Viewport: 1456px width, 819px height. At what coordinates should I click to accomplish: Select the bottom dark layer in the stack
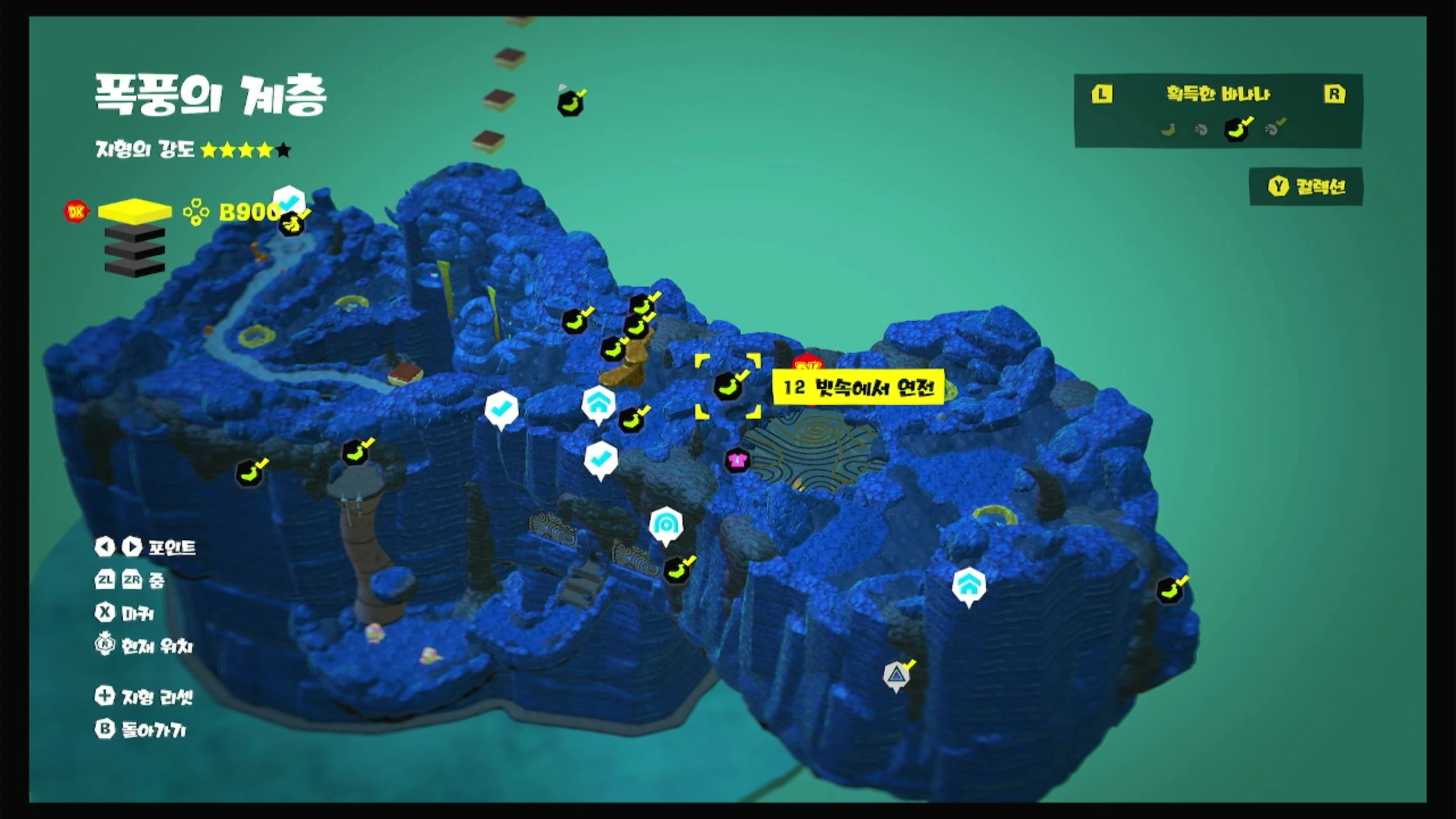click(x=135, y=267)
